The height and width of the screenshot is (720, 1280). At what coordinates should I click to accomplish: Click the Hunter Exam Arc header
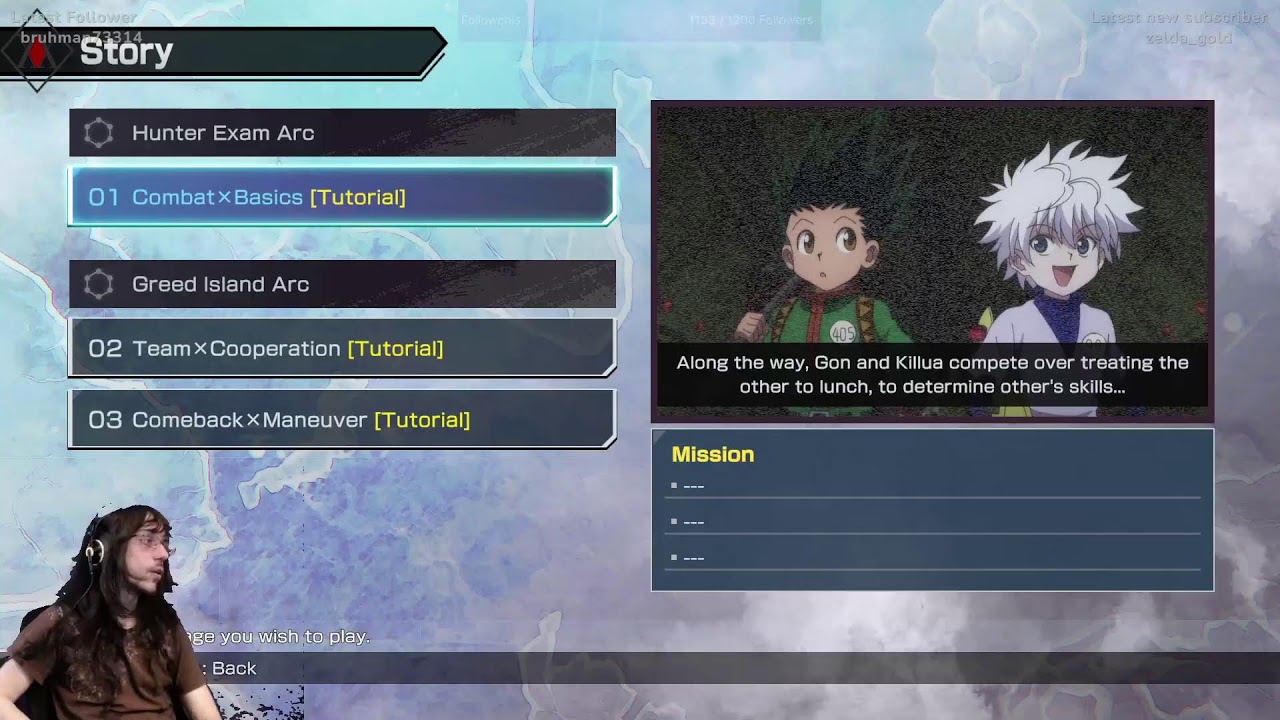point(341,133)
